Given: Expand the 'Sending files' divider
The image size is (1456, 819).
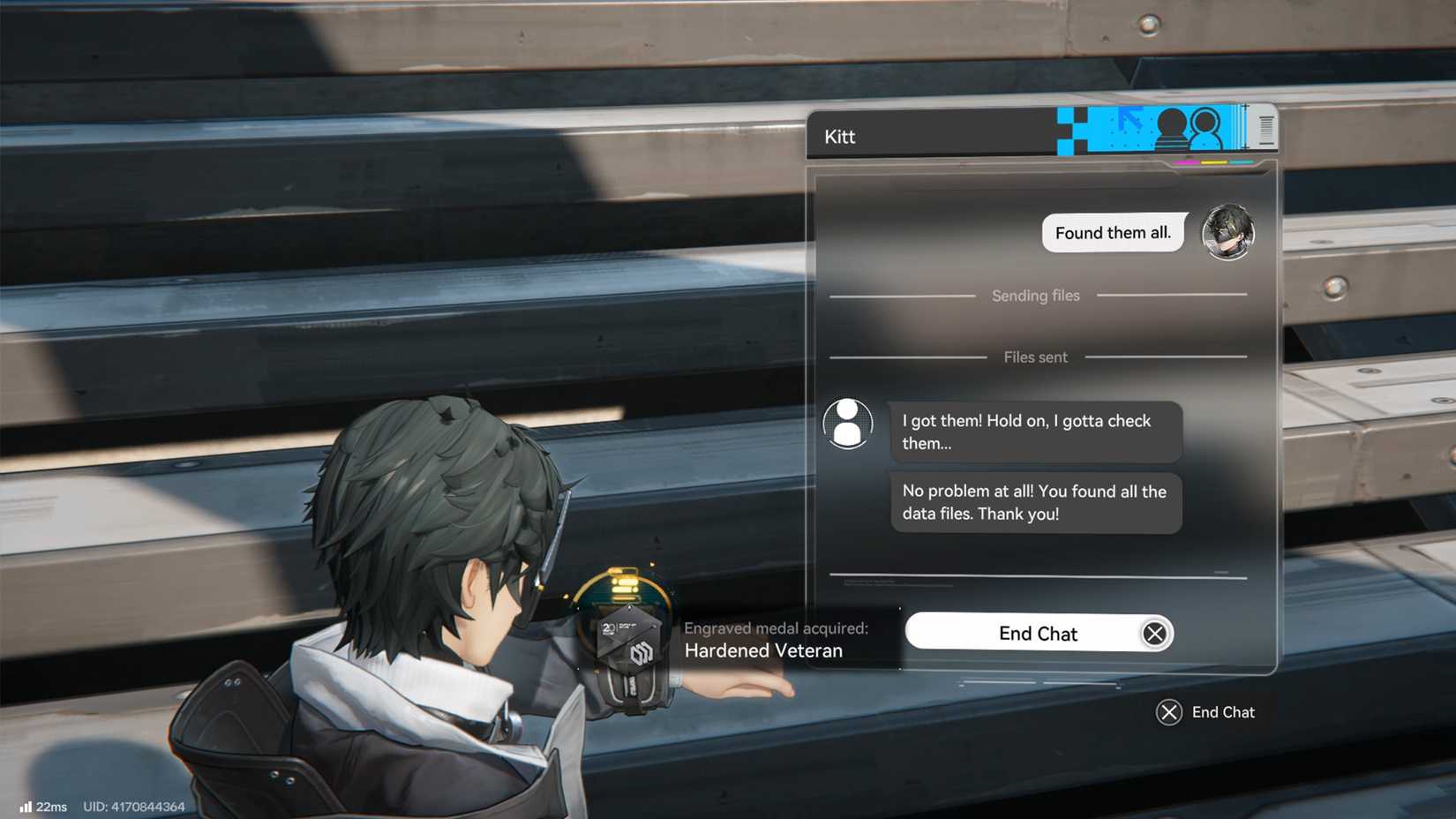Looking at the screenshot, I should tap(1035, 296).
